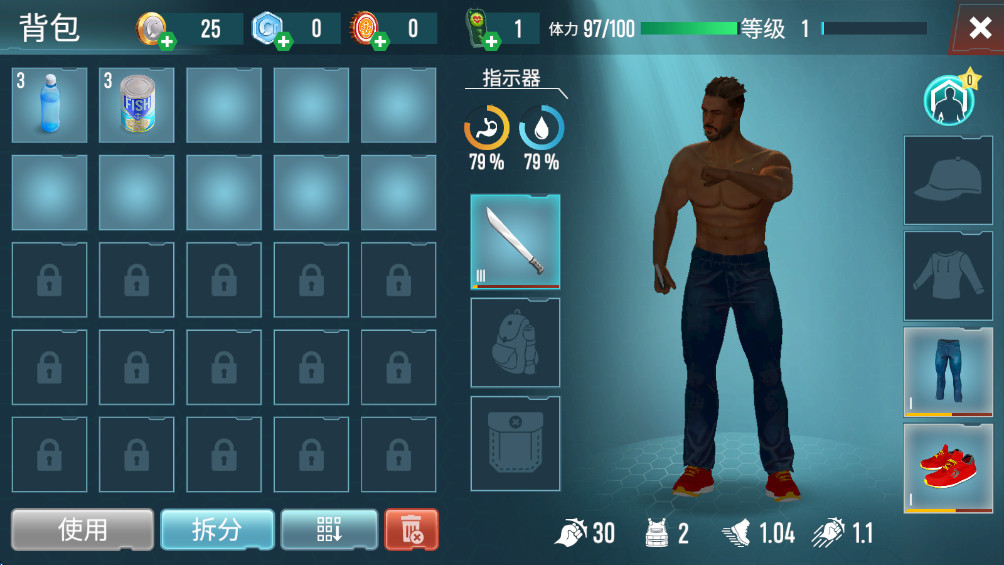Viewport: 1004px width, 565px height.
Task: Select the canned fish inventory slot
Action: click(137, 105)
